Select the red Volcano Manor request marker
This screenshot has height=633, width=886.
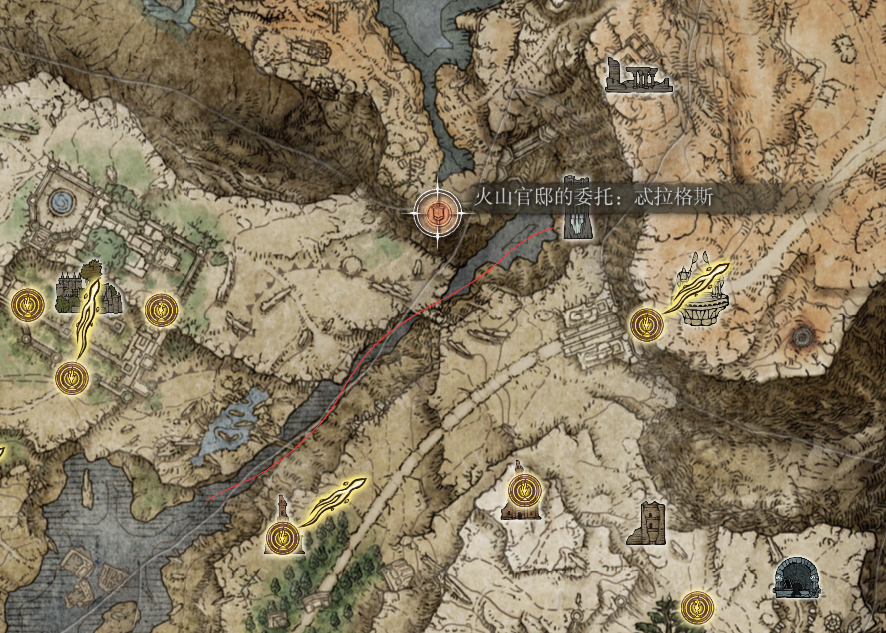pyautogui.click(x=437, y=210)
